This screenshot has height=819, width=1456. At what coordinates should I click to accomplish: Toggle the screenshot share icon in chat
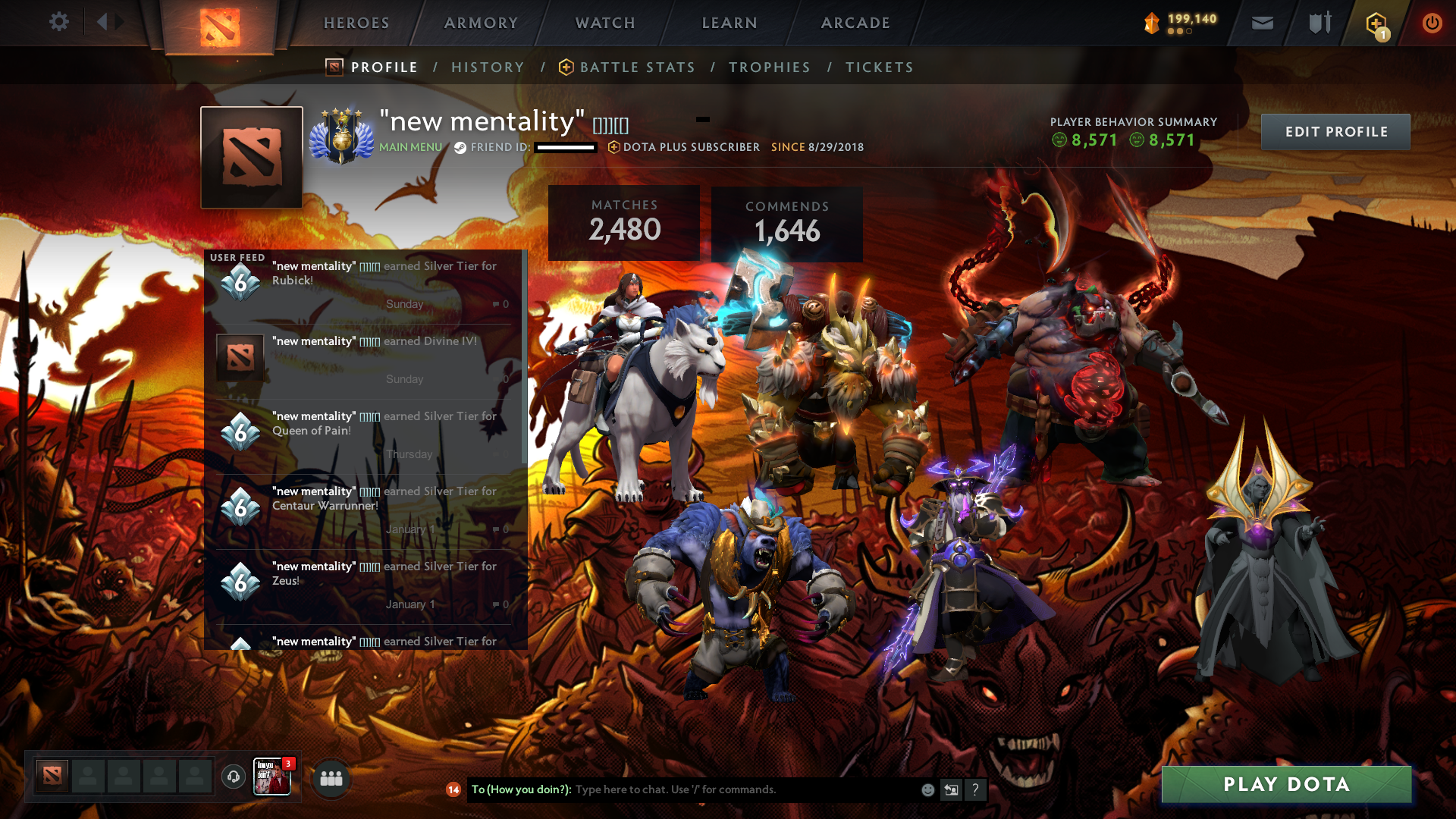point(951,789)
